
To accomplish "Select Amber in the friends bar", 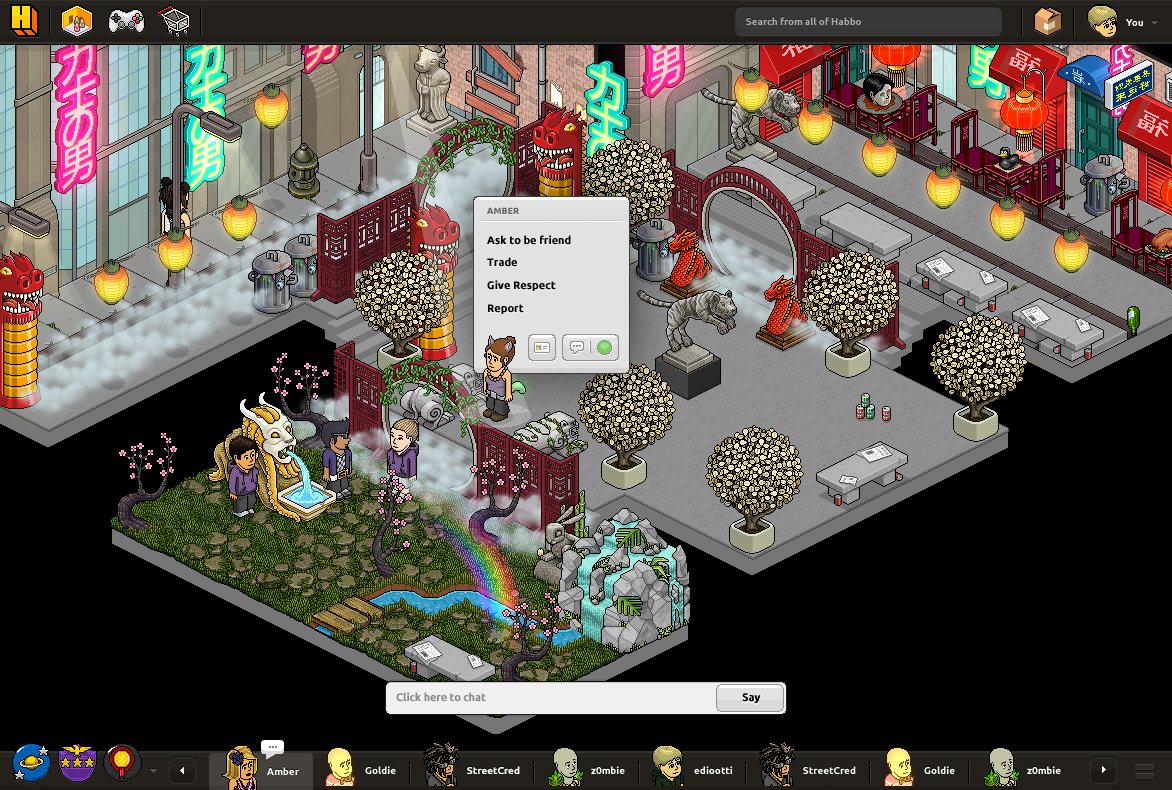I will point(262,770).
